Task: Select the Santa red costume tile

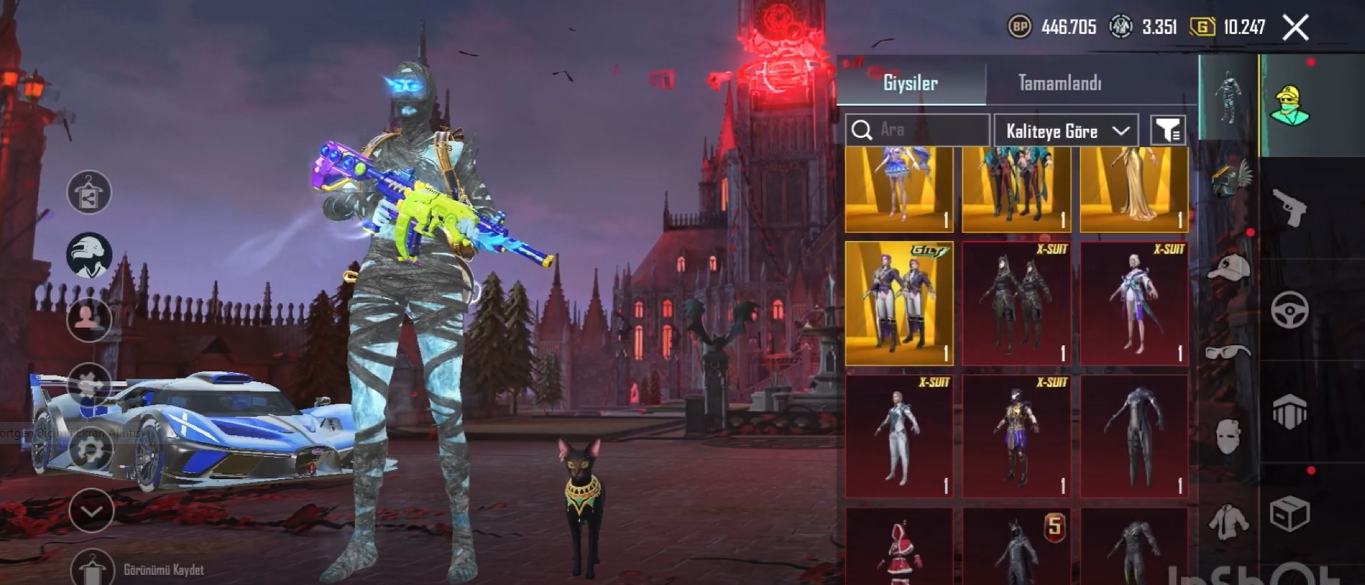Action: [x=899, y=547]
